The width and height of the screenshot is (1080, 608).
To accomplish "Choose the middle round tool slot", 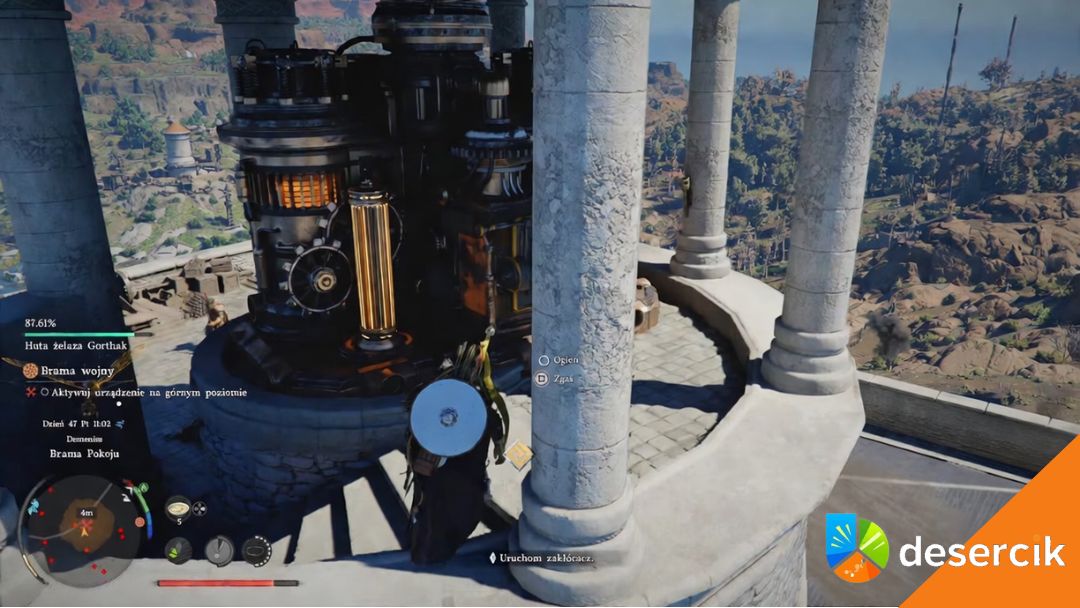I will tap(218, 549).
